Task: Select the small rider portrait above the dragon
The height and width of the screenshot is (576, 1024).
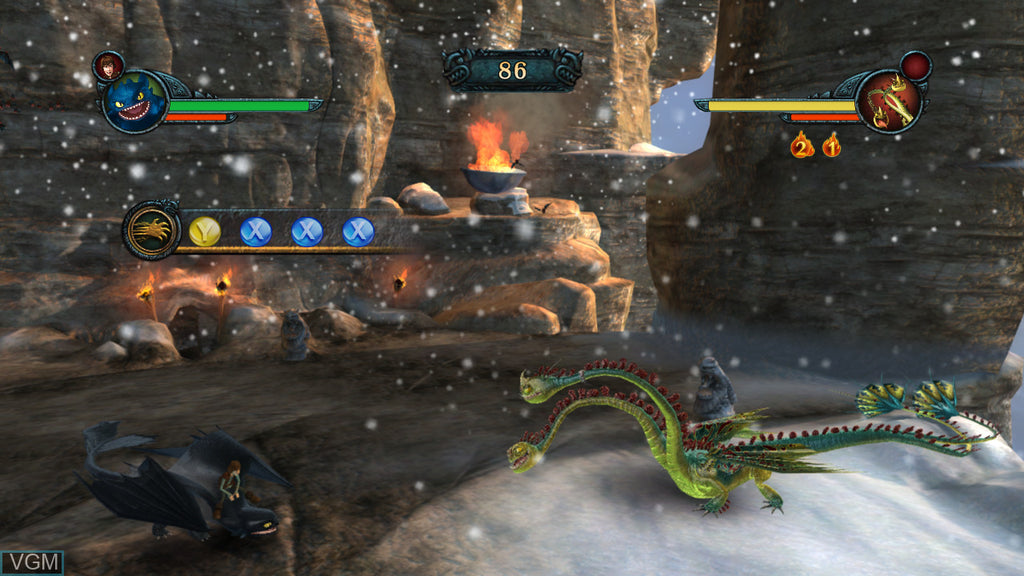Action: coord(108,66)
